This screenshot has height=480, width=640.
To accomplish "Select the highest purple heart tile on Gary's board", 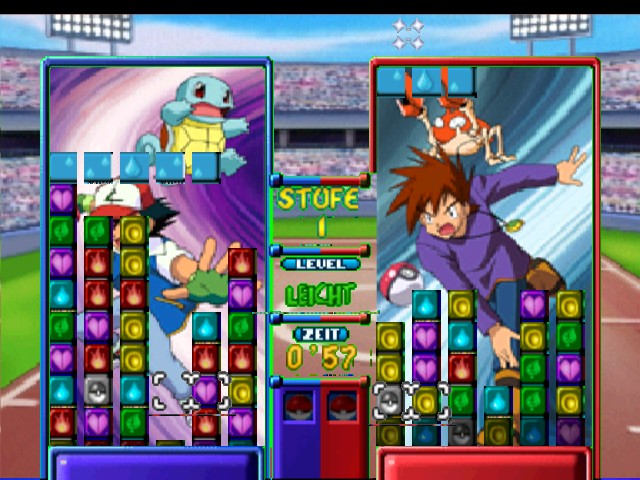I will tap(533, 305).
